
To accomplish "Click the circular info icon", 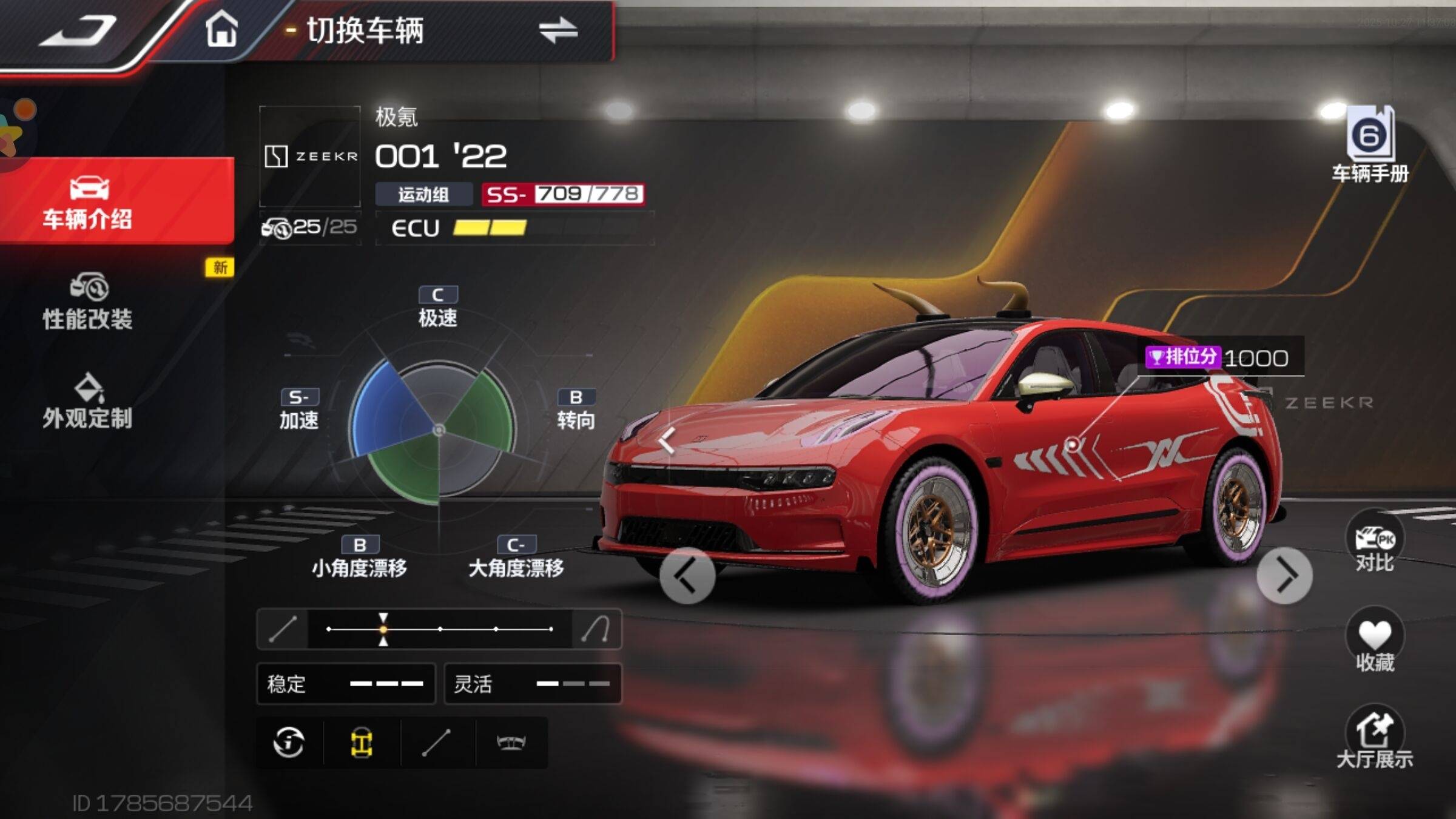I will click(x=289, y=743).
